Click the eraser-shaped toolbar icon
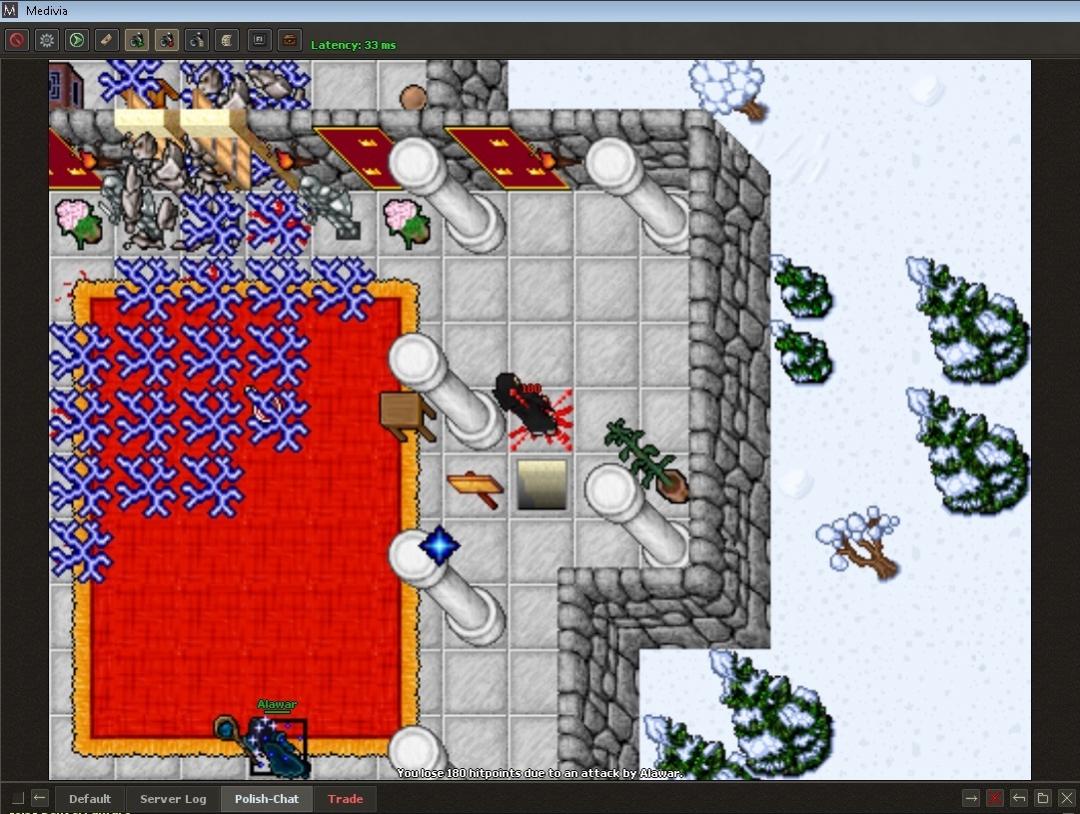The width and height of the screenshot is (1080, 814). [x=107, y=40]
